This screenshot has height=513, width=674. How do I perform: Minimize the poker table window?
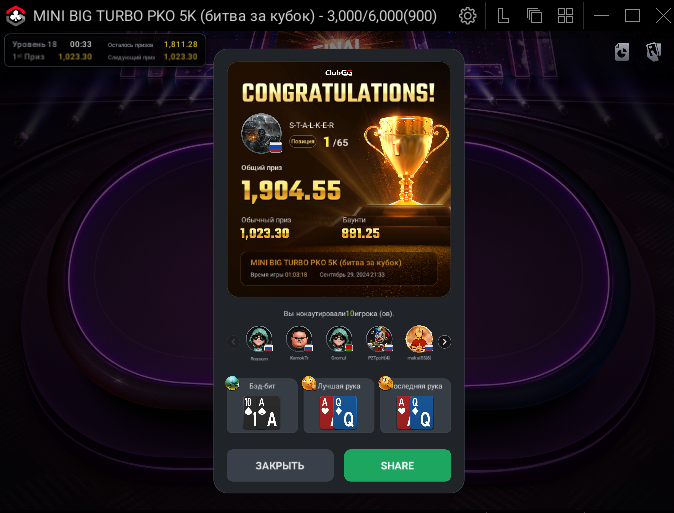click(601, 16)
